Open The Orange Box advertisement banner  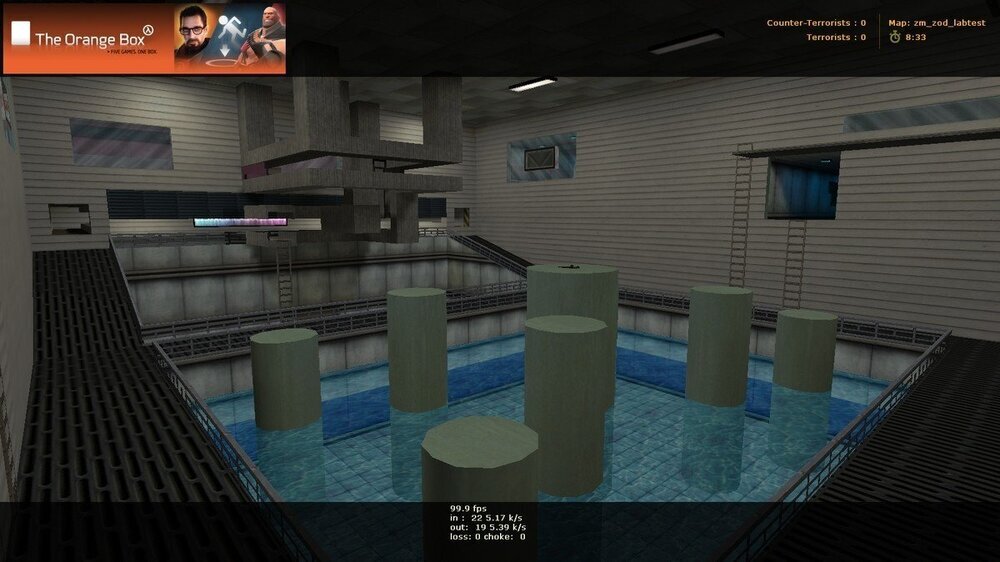(x=144, y=39)
